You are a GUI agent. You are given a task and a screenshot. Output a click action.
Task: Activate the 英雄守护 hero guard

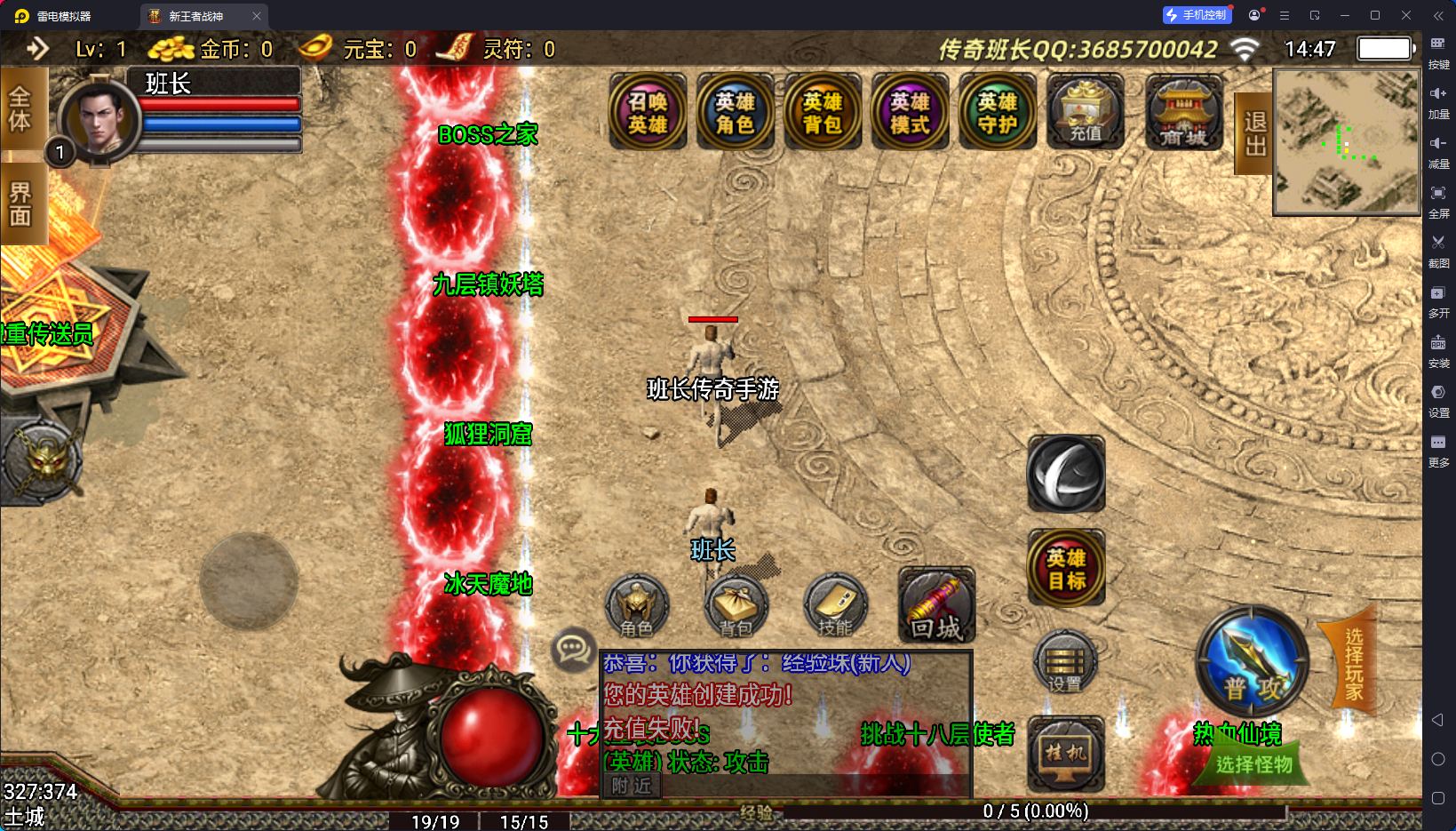click(997, 113)
